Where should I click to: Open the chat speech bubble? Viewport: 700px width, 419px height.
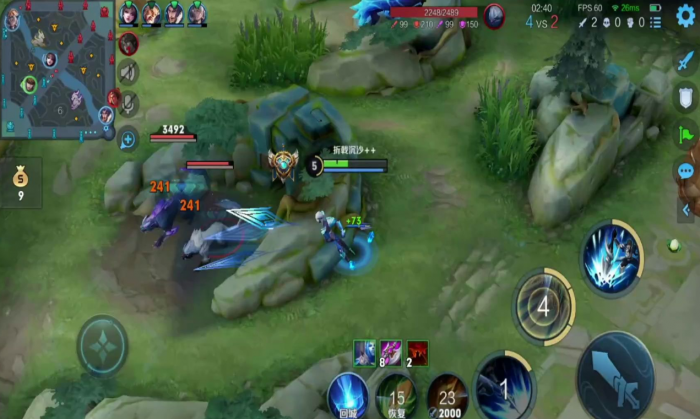pos(686,171)
